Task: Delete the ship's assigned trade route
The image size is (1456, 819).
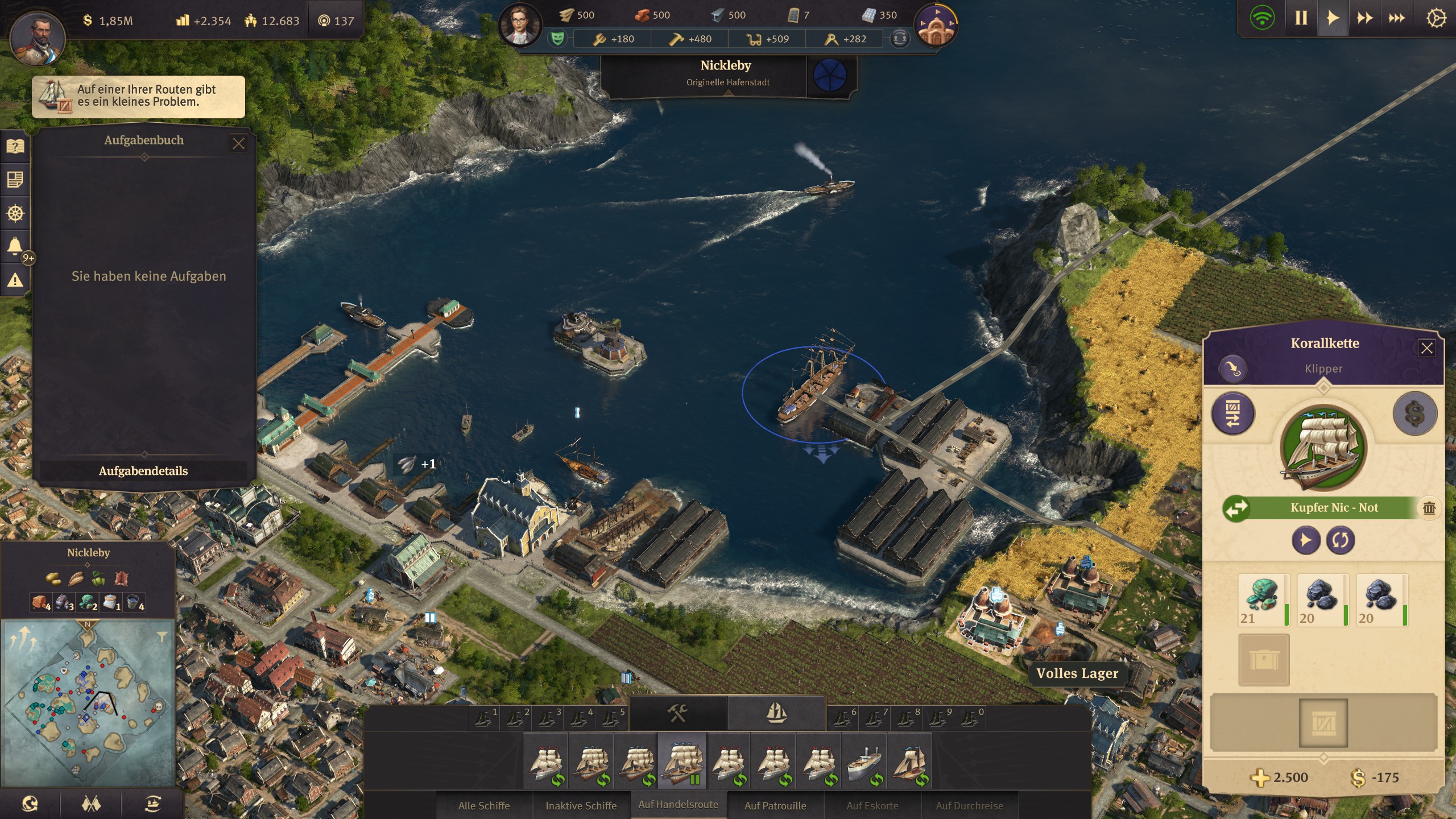Action: coord(1429,508)
